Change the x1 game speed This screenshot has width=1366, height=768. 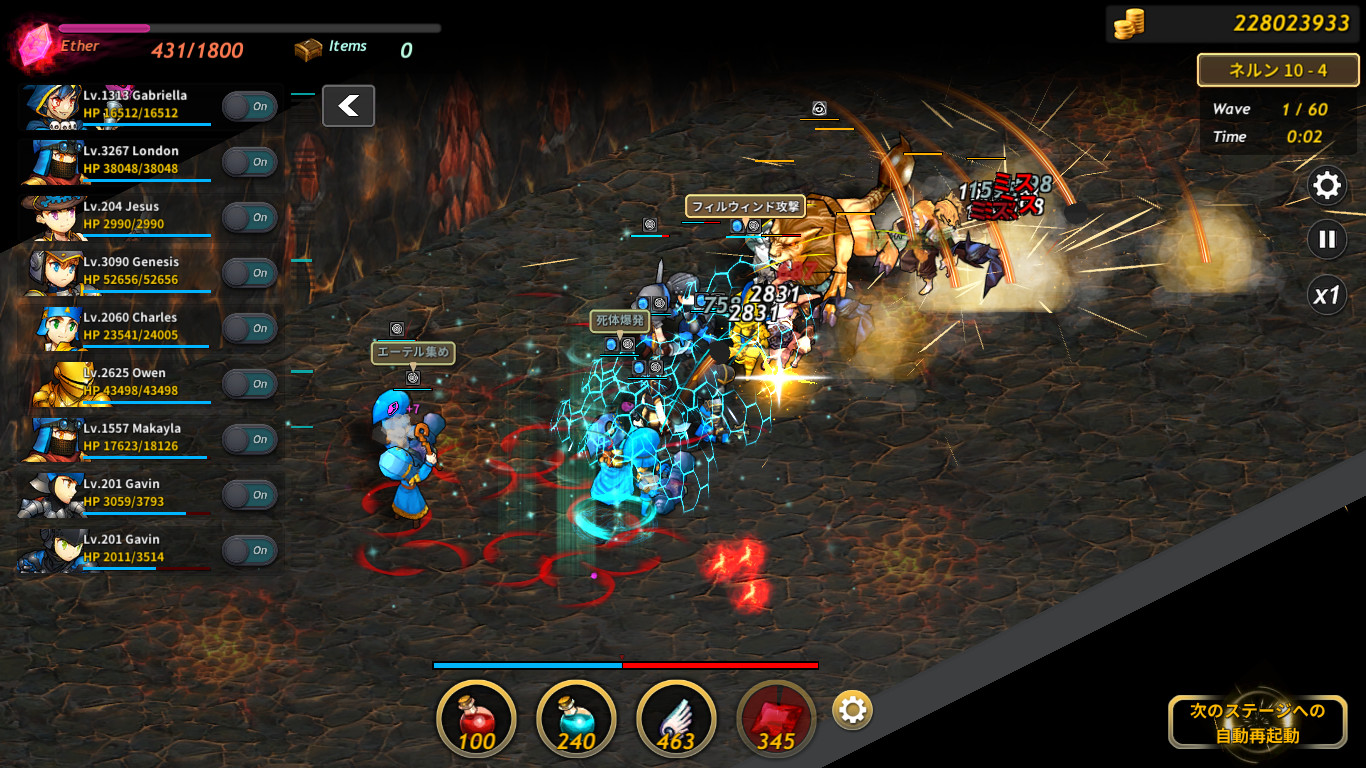[1327, 295]
